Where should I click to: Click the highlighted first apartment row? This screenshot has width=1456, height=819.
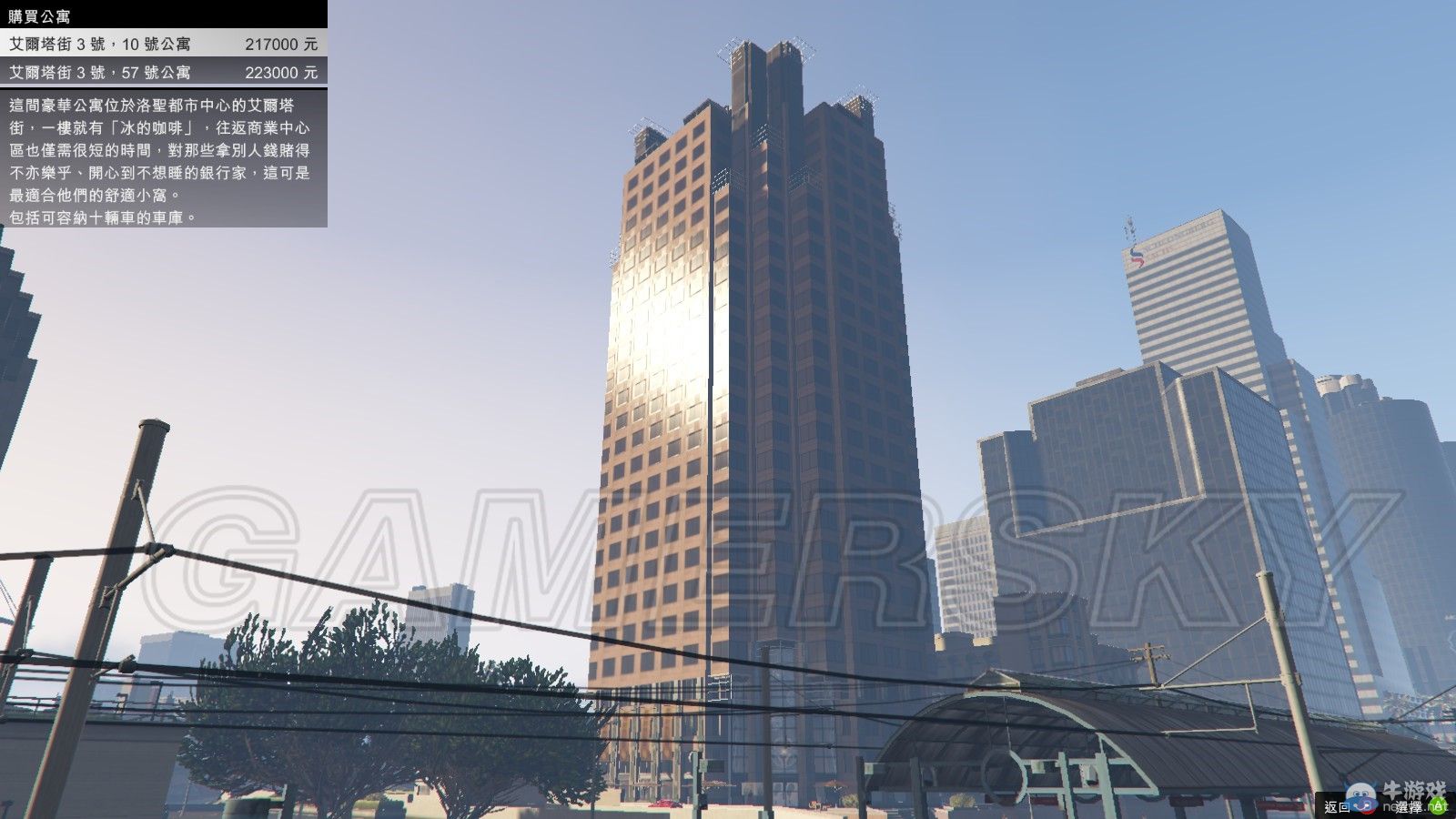pos(164,40)
